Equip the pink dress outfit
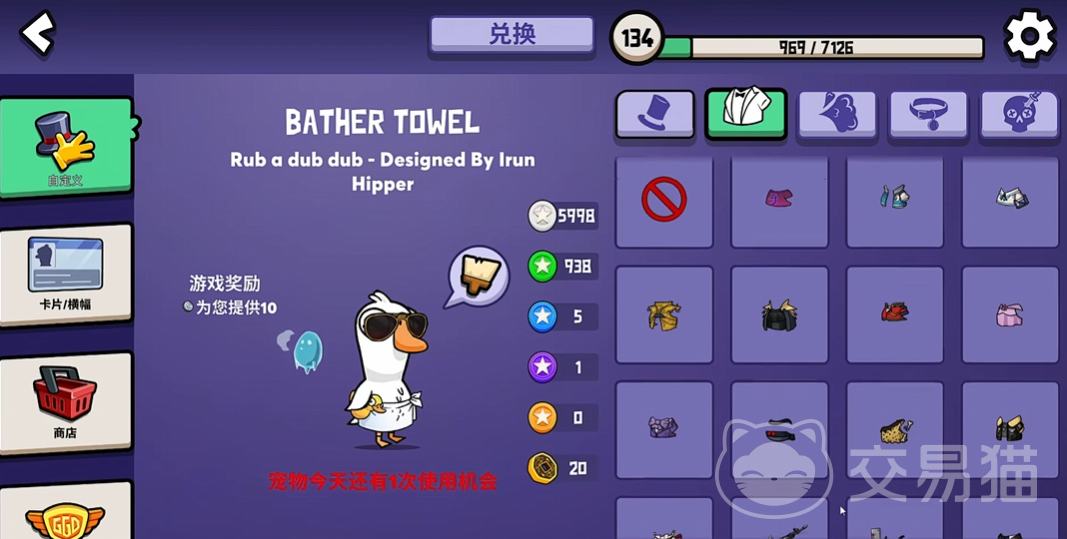This screenshot has width=1067, height=539. click(1010, 315)
